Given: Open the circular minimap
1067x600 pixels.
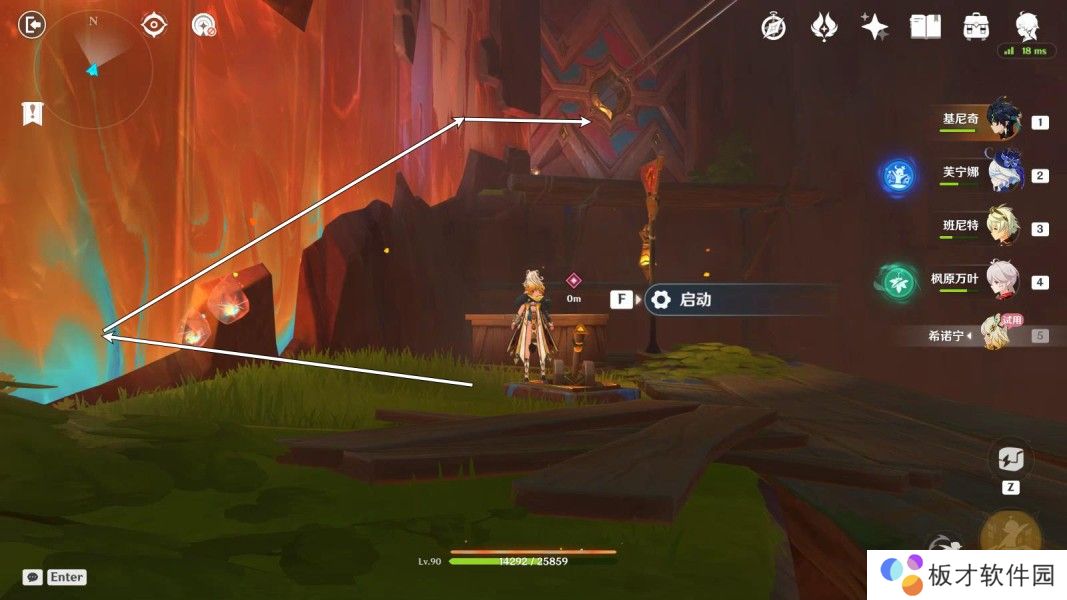Looking at the screenshot, I should (92, 69).
